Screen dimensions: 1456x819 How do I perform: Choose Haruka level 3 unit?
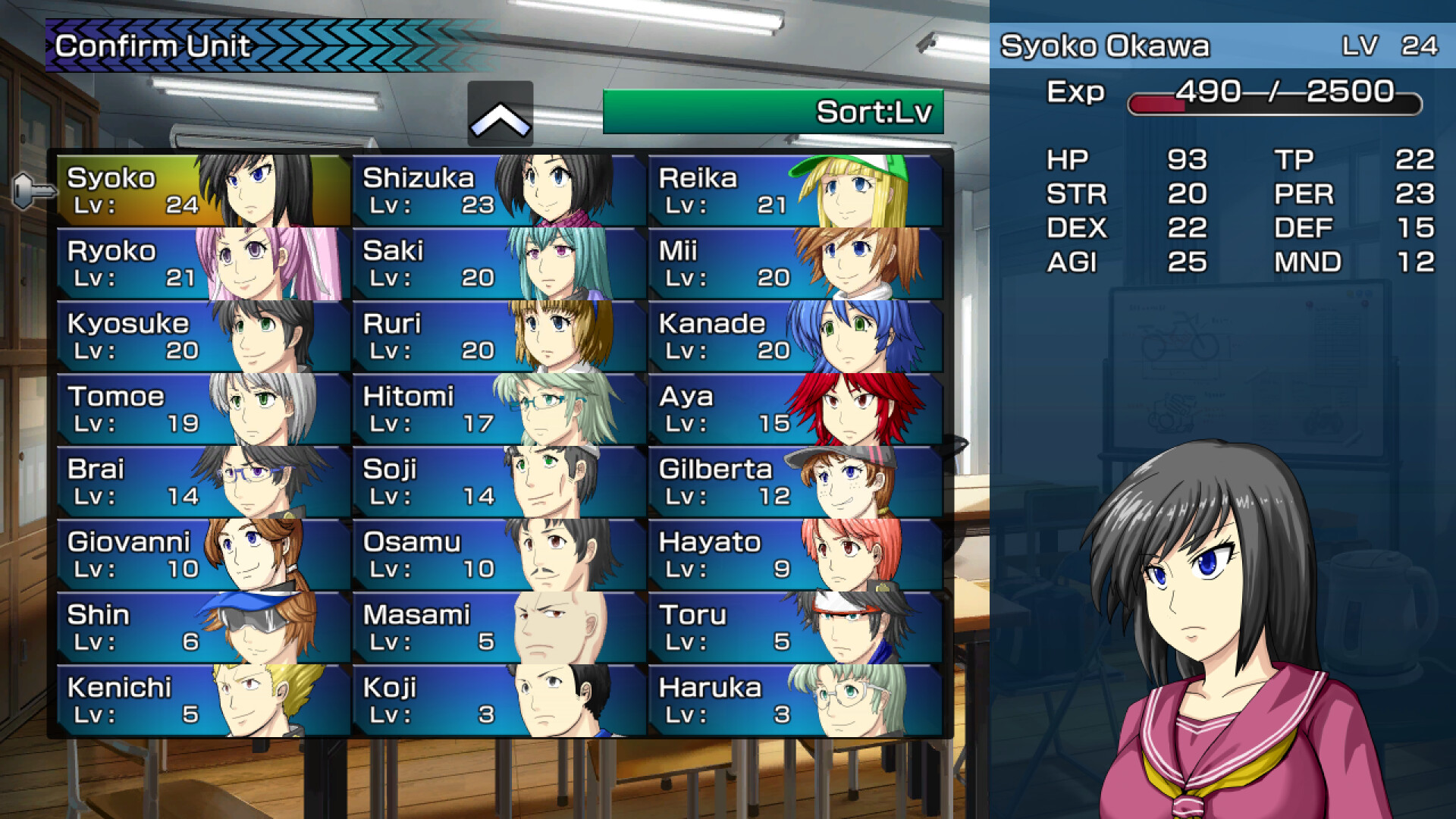tap(795, 701)
